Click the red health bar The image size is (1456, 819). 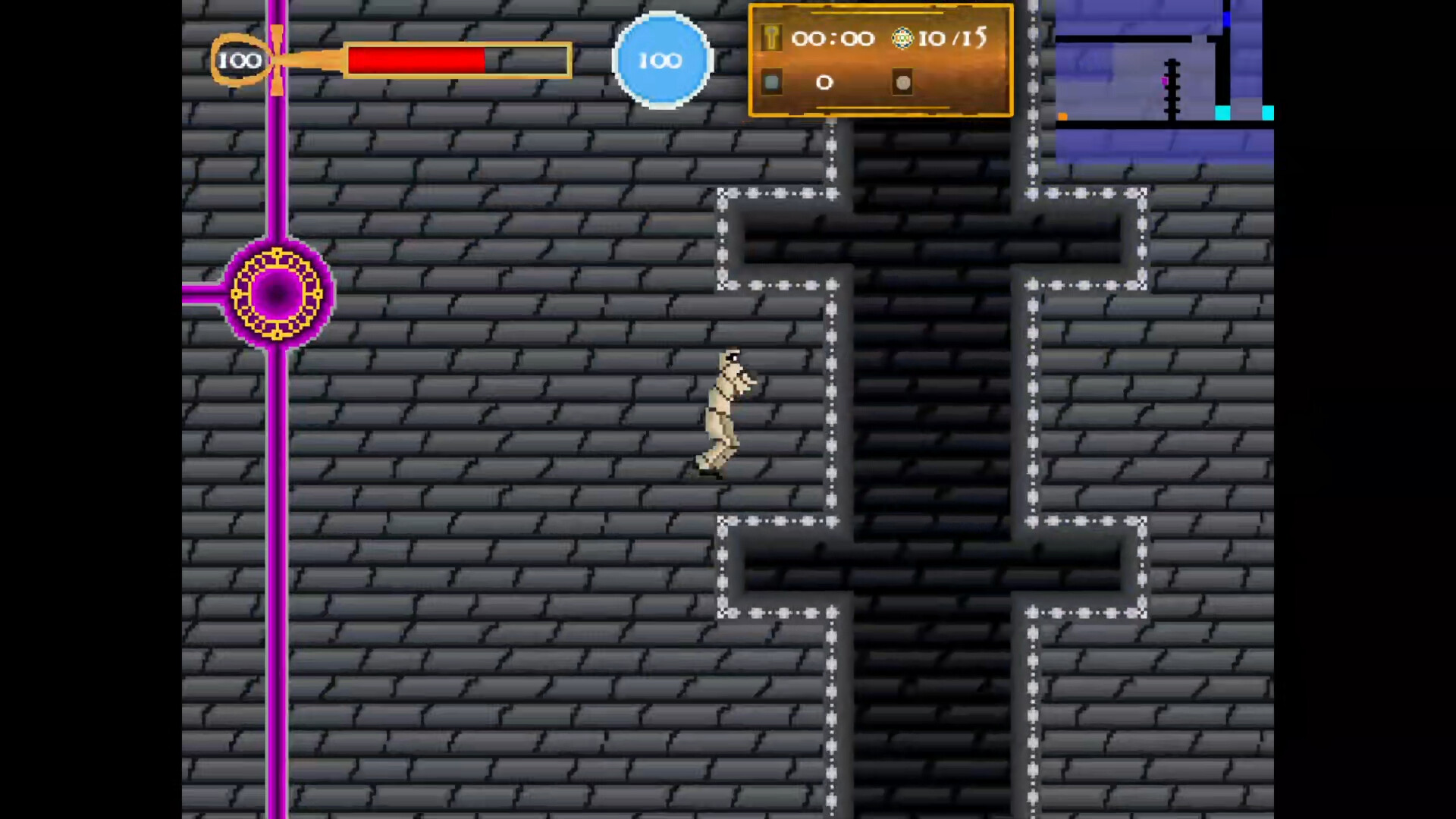[416, 60]
